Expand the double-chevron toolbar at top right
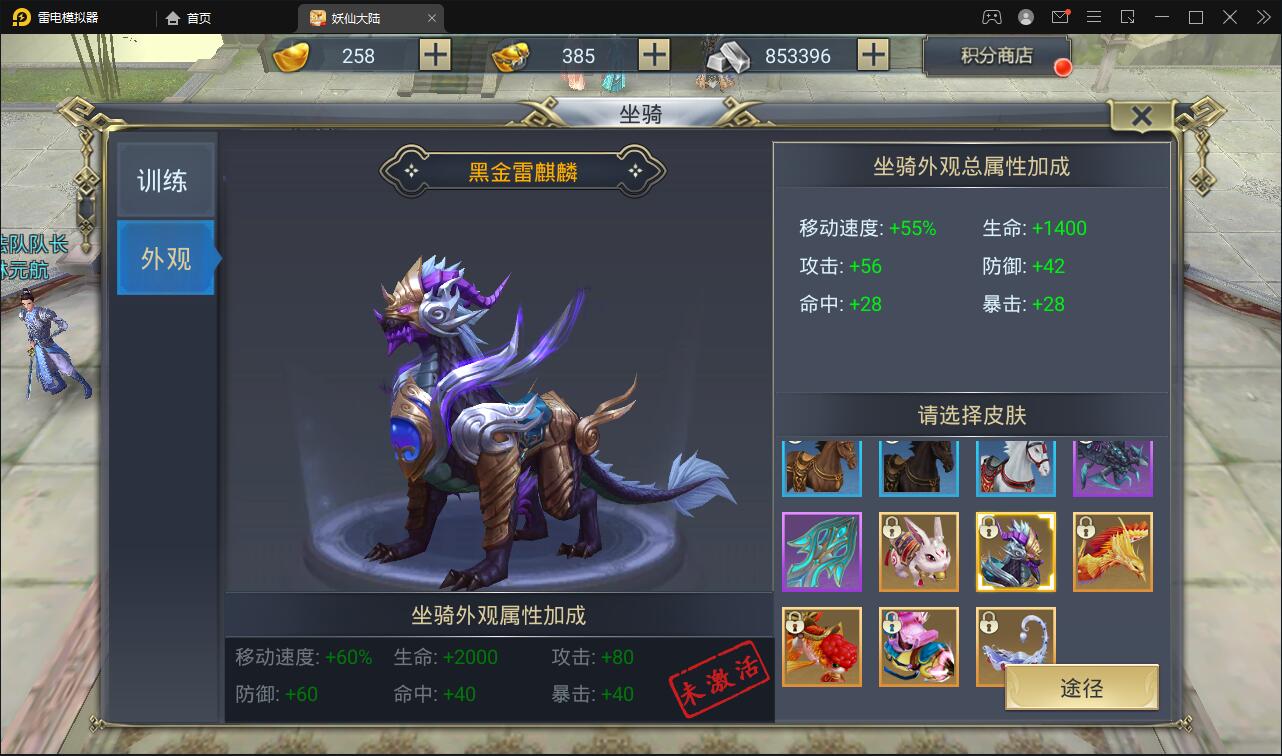Viewport: 1282px width, 756px height. (1263, 16)
